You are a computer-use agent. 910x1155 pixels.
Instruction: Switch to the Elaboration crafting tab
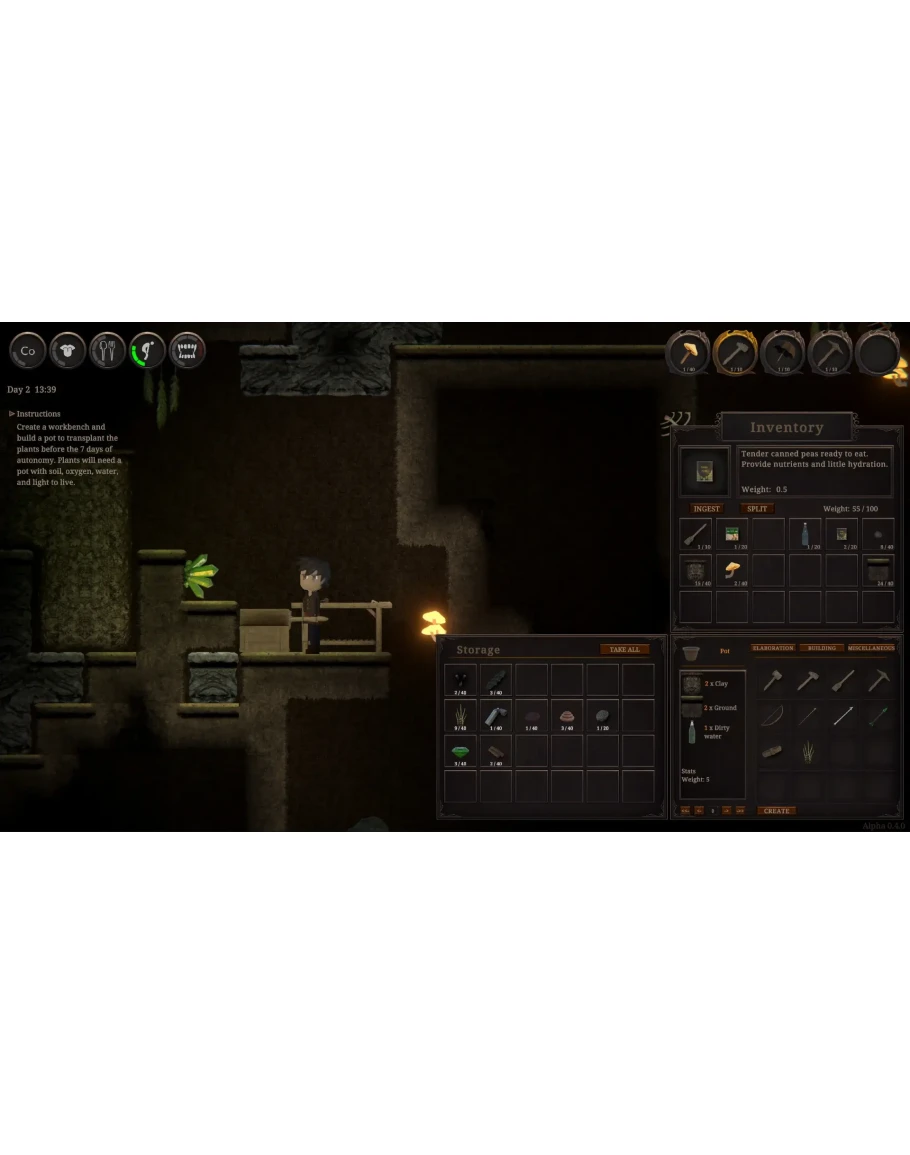tap(772, 648)
